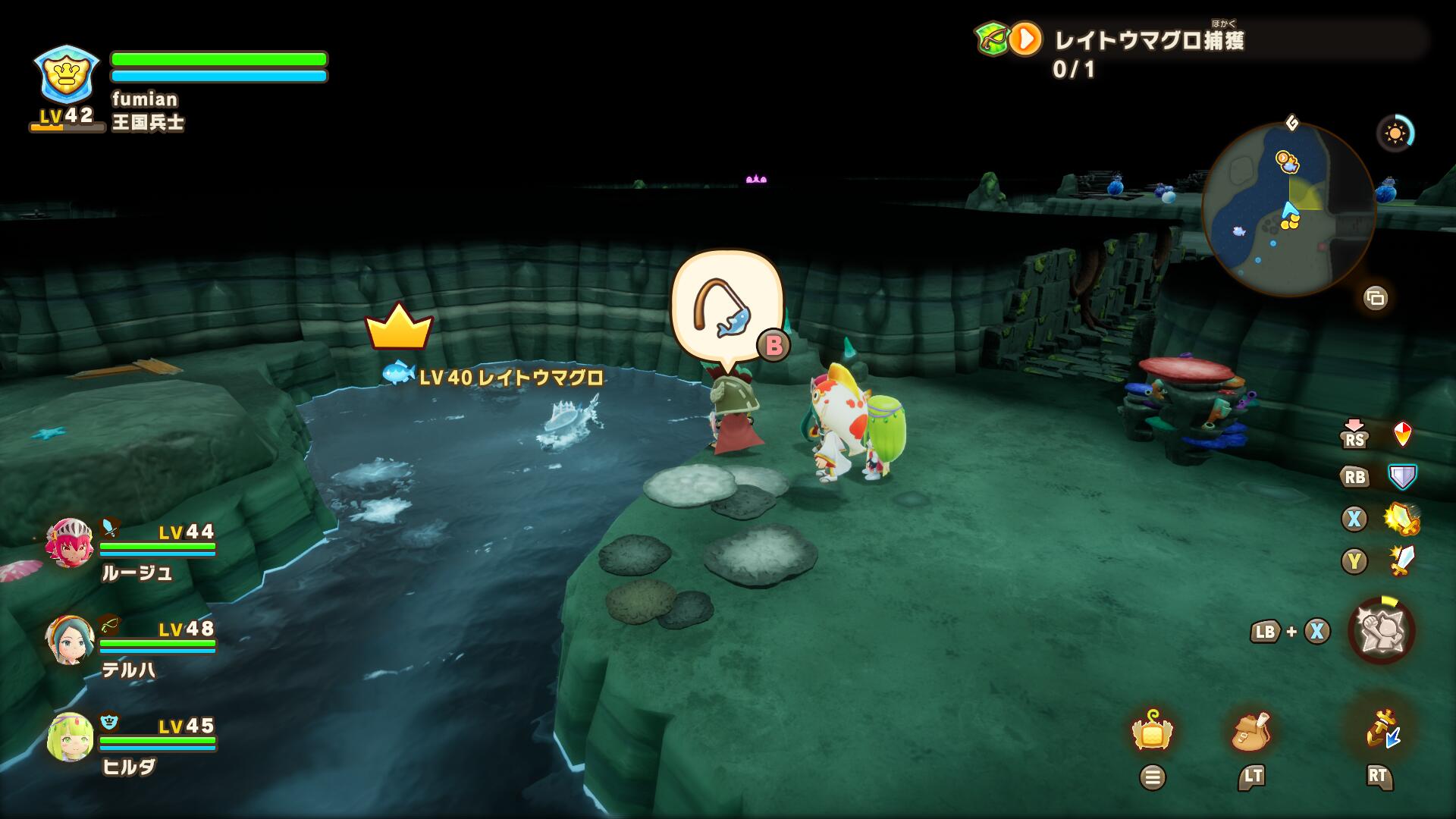Trigger the round special ability icon
1456x819 pixels.
tap(1381, 631)
